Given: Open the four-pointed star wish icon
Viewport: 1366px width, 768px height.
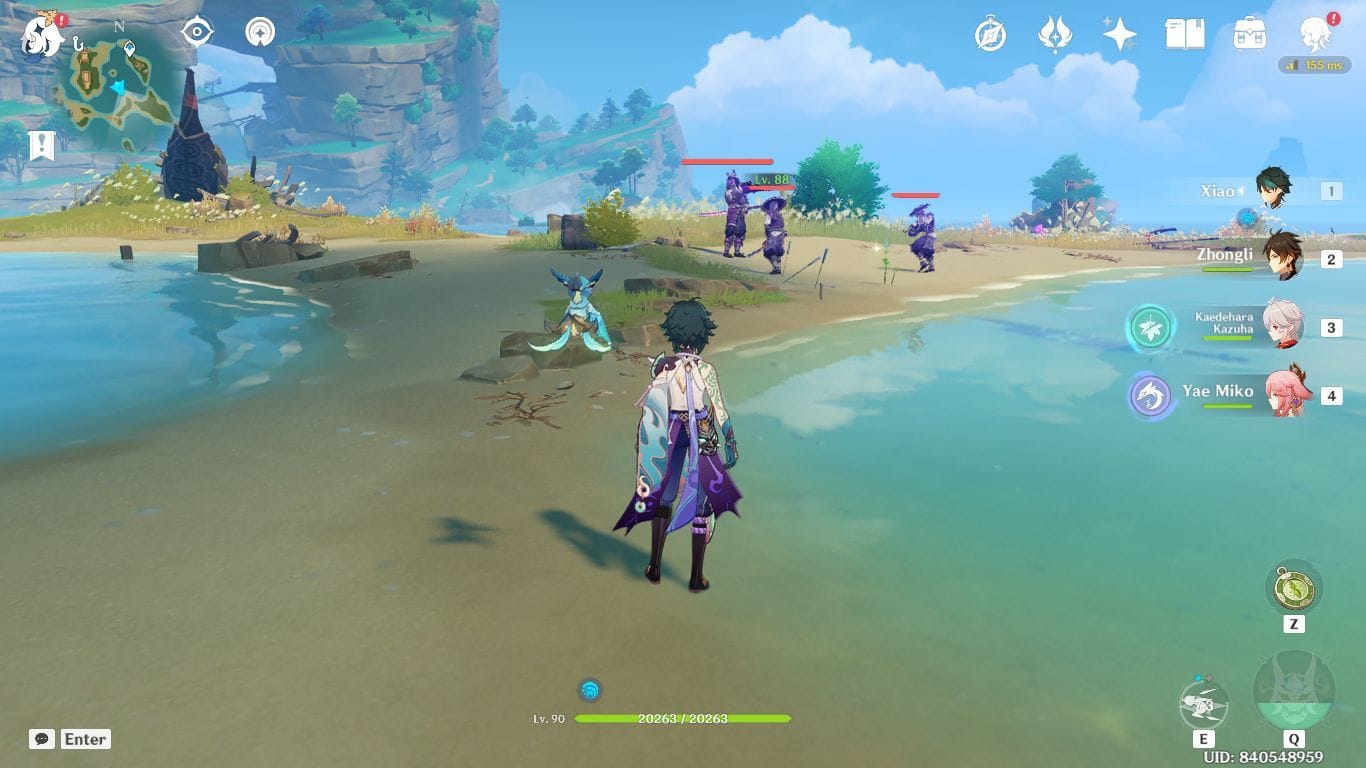Looking at the screenshot, I should (x=1119, y=35).
